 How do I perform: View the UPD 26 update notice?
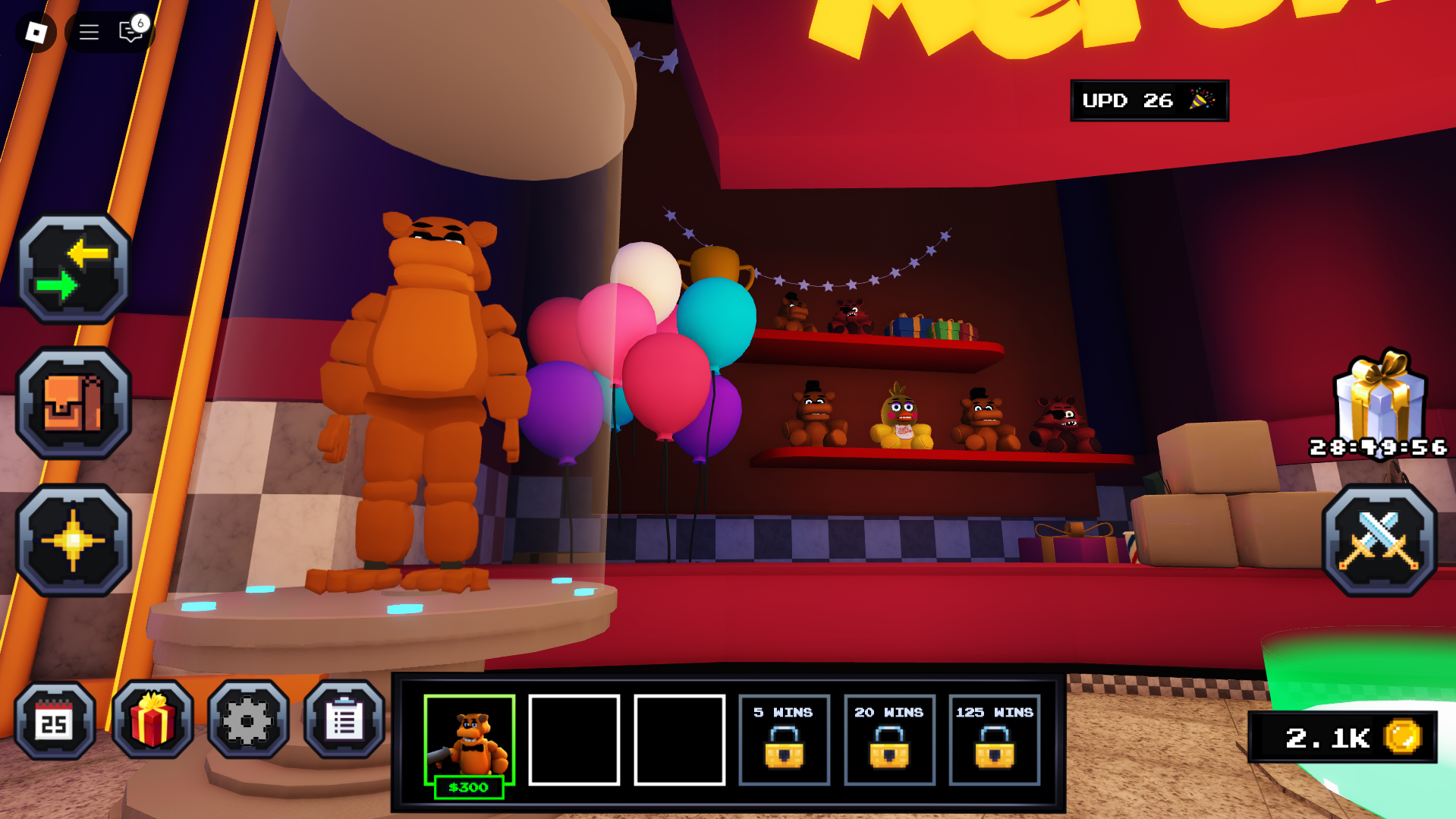click(1149, 100)
